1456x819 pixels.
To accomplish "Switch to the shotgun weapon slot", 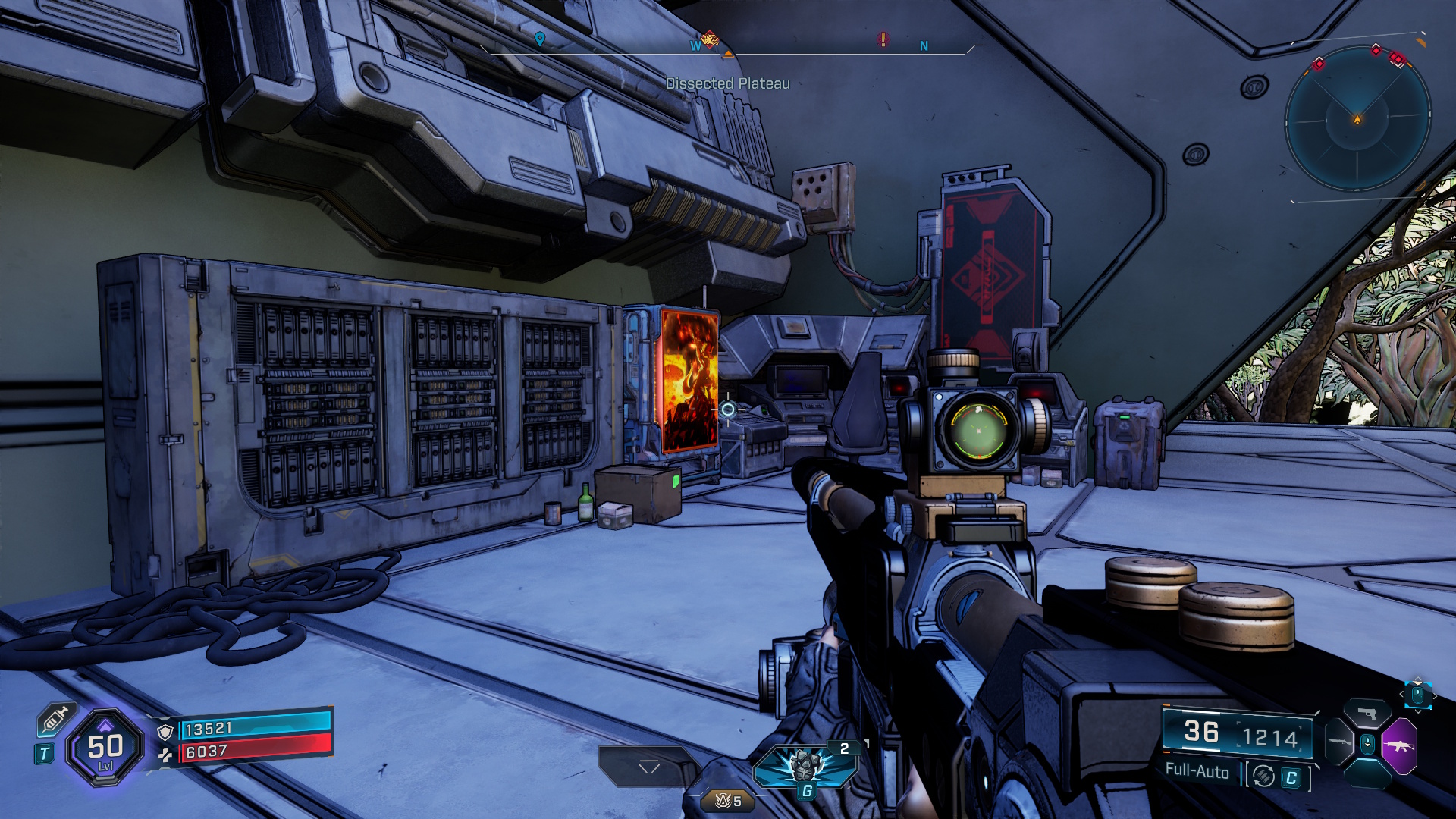I will pos(1339,742).
